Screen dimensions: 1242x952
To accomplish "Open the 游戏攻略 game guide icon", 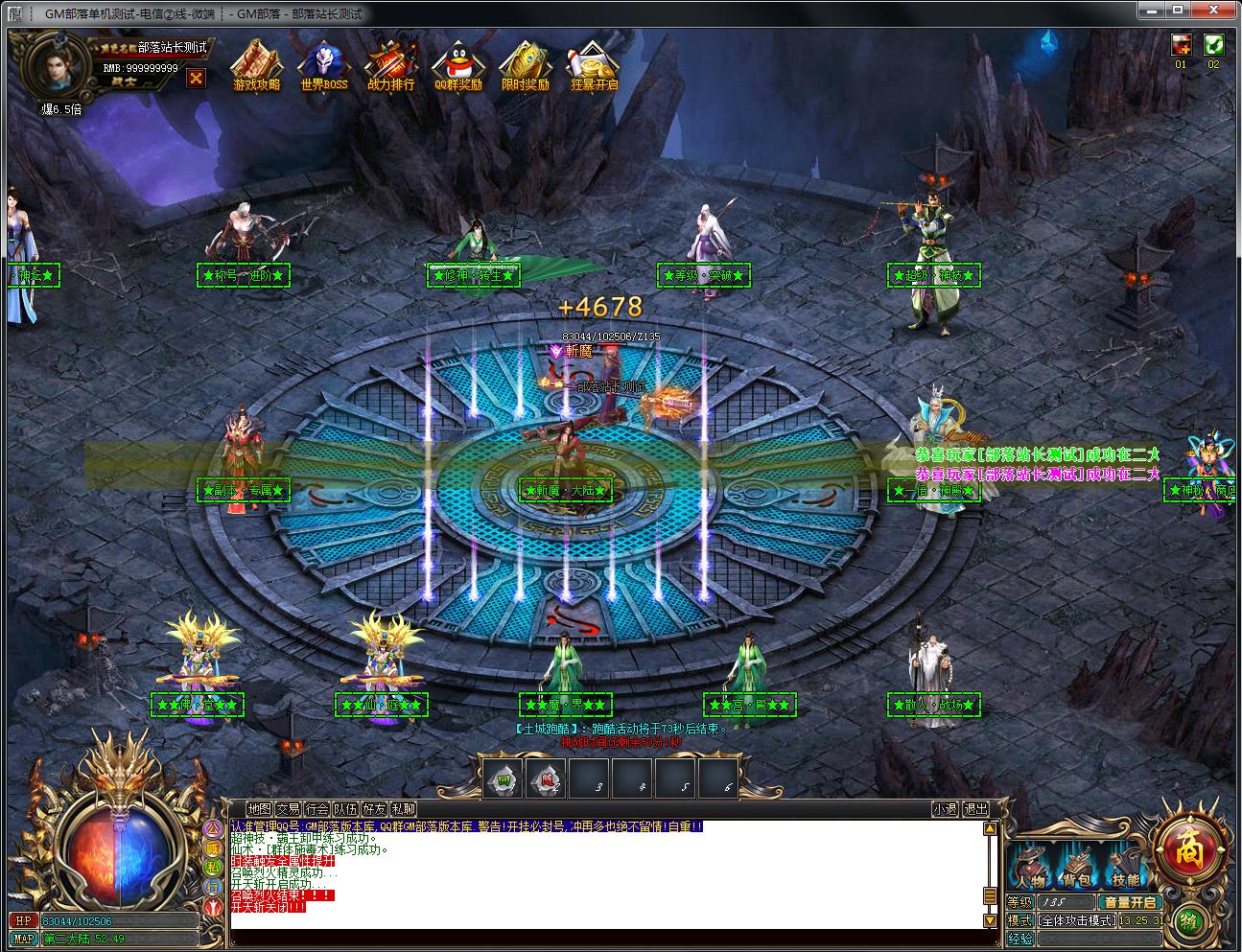I will 256,65.
